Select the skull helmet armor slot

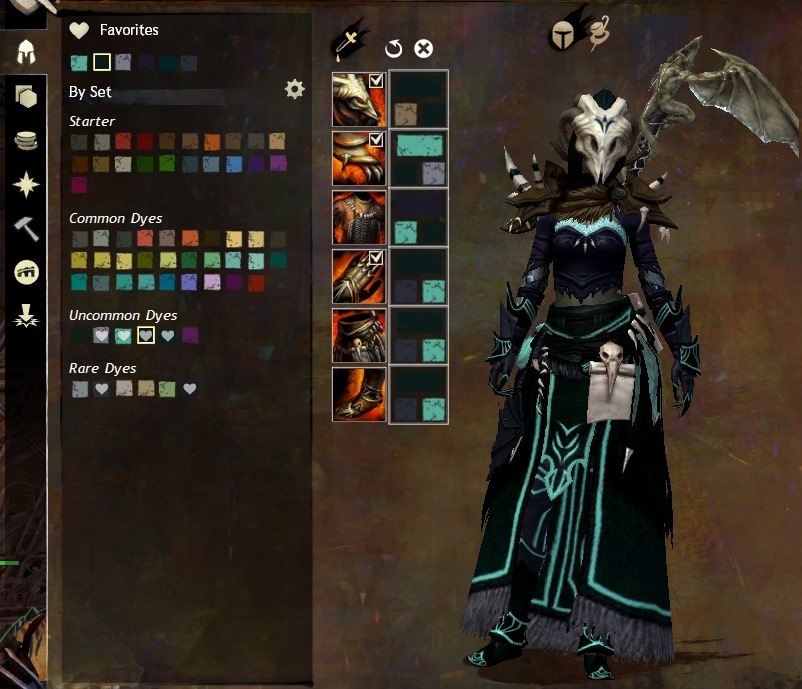(358, 99)
